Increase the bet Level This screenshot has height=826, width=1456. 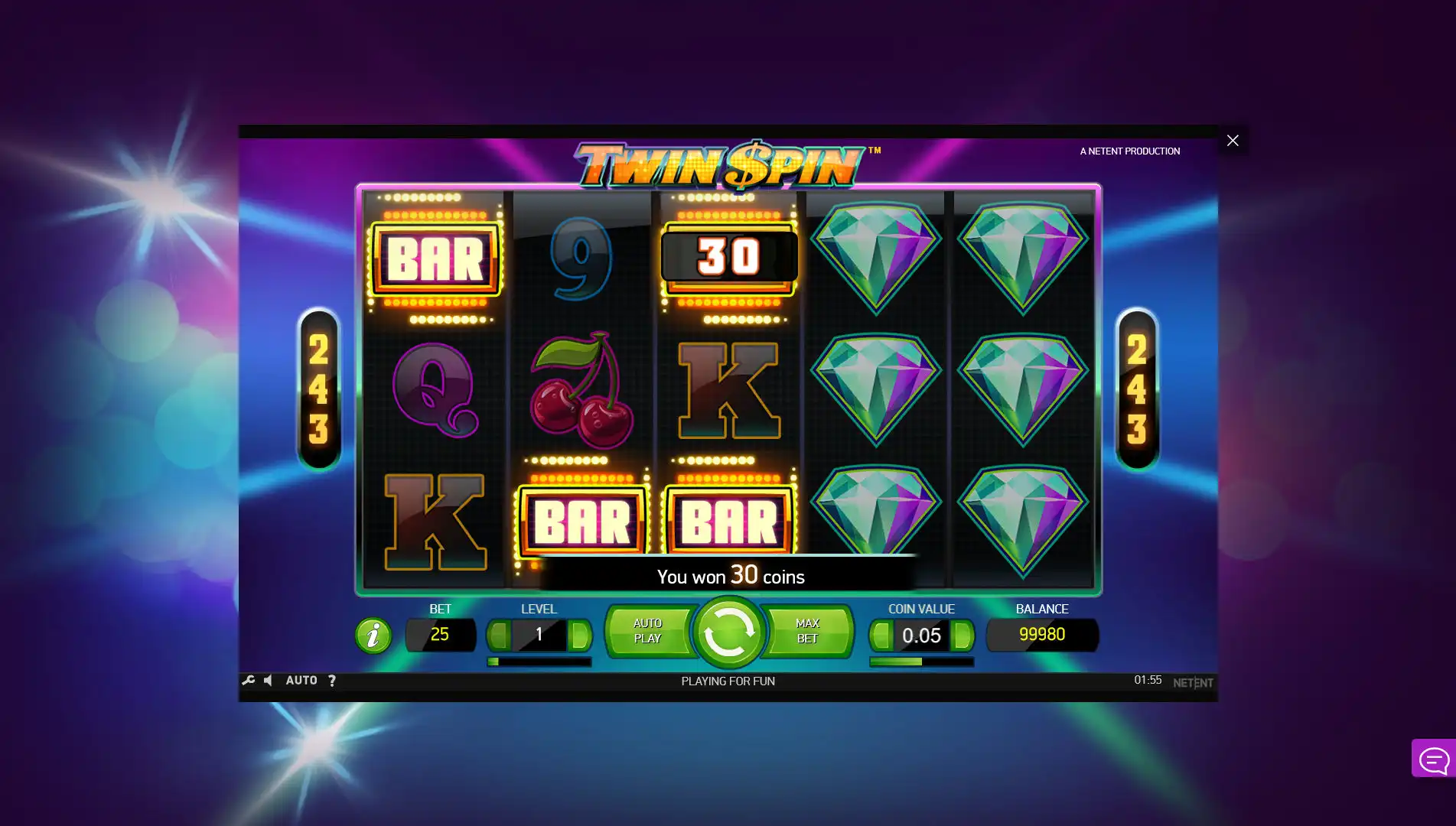coord(580,635)
